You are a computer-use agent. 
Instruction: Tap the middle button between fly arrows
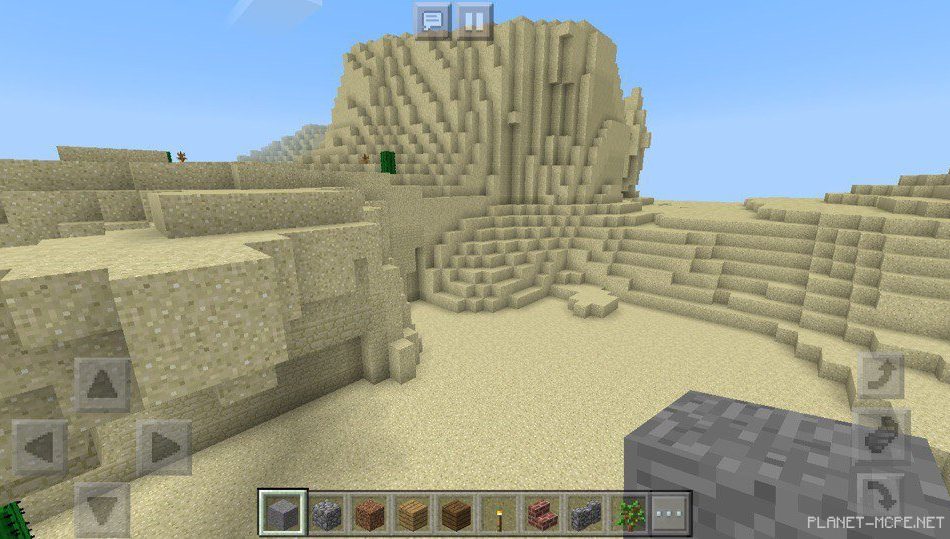(x=881, y=434)
